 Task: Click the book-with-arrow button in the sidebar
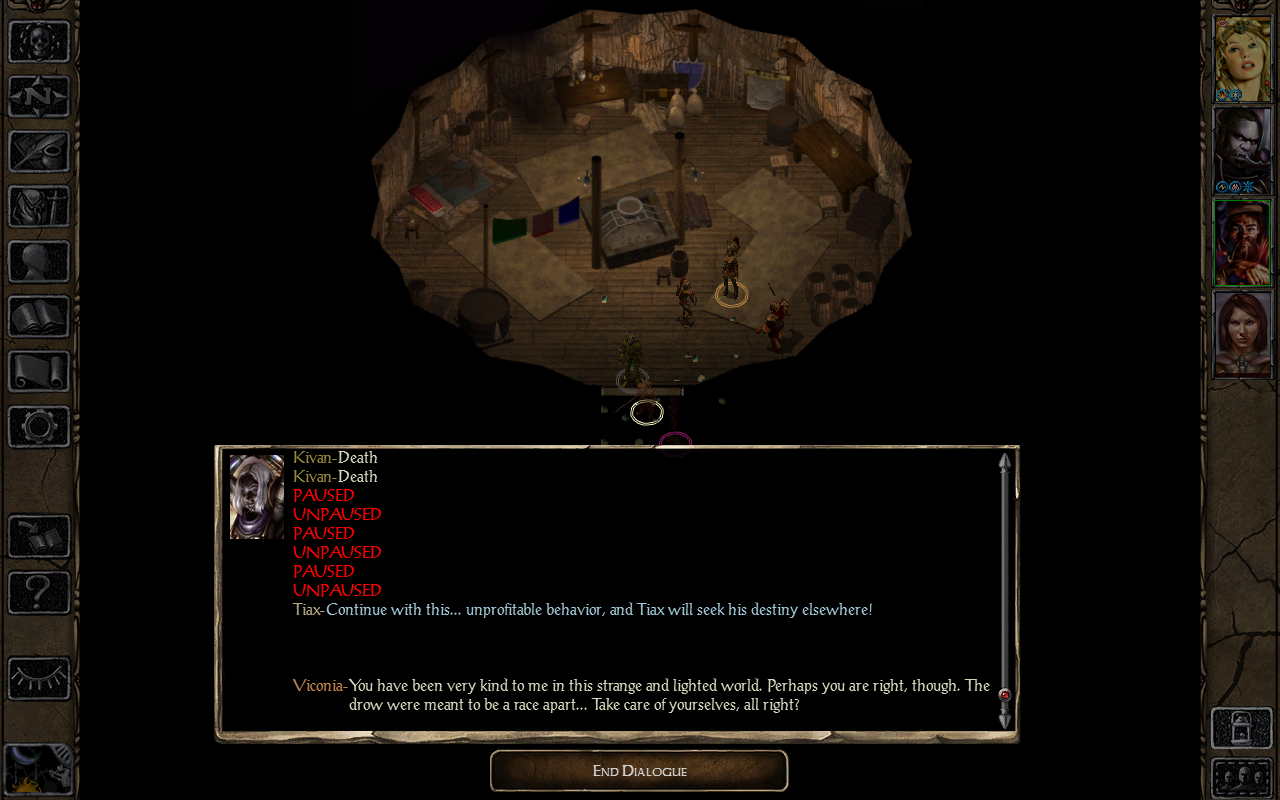pos(39,537)
